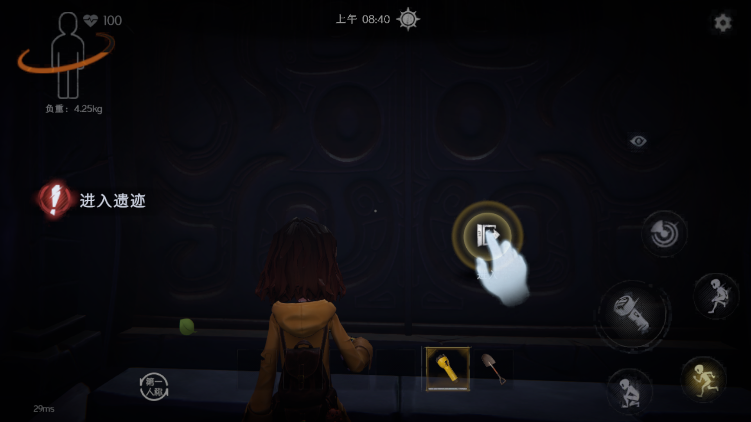Viewport: 751px width, 422px height.
Task: Open the 进入遗迹 objective tracker
Action: (92, 200)
